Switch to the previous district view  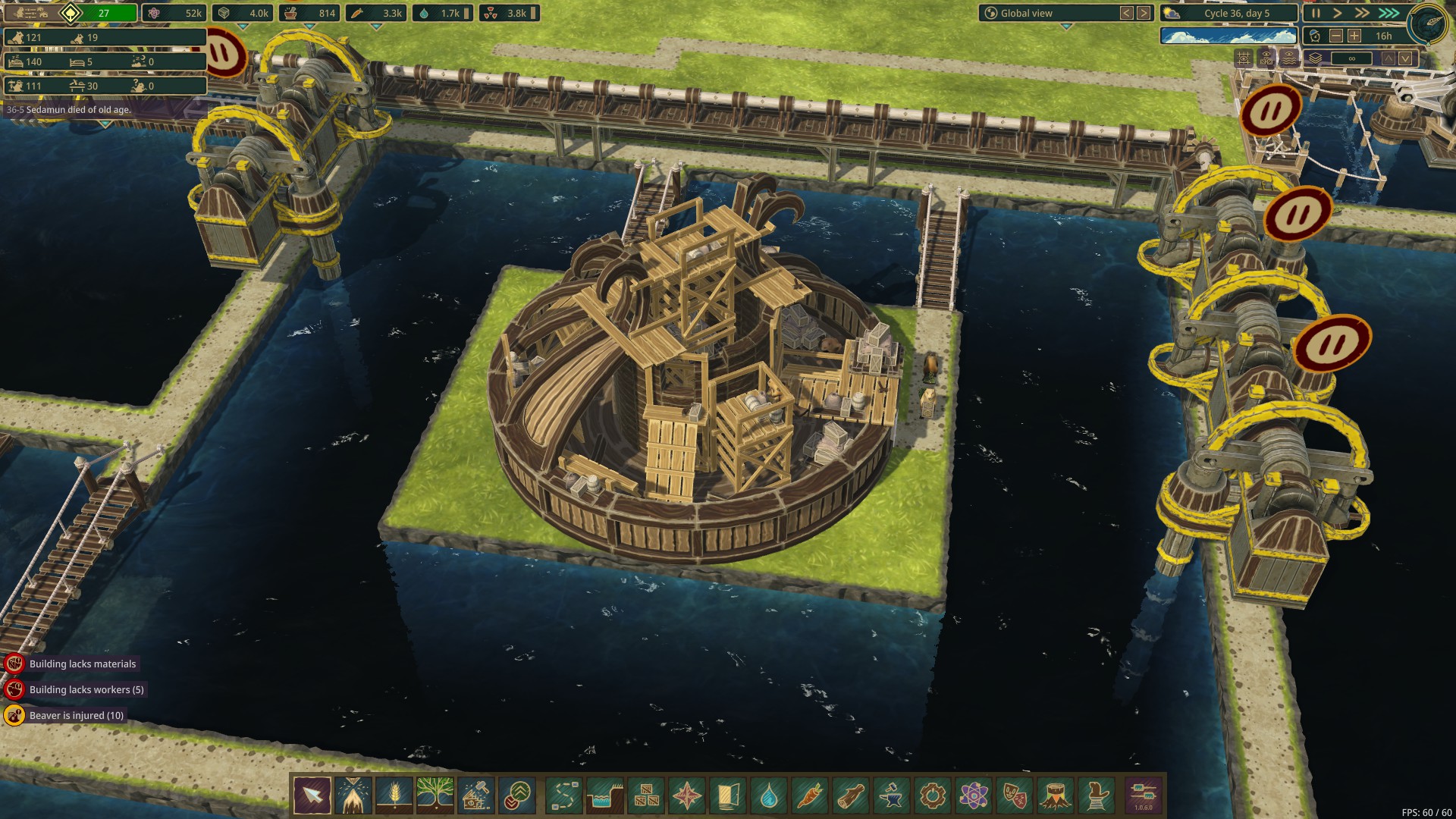coord(1127,13)
